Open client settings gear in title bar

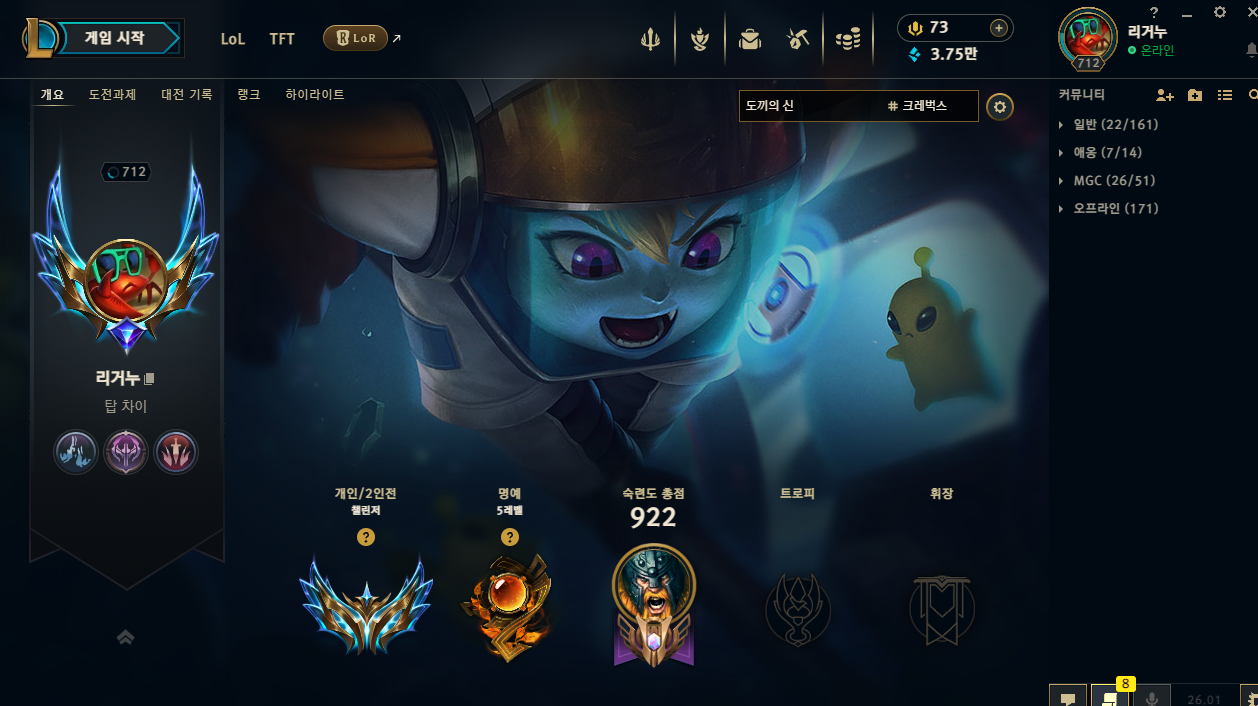[x=1219, y=12]
